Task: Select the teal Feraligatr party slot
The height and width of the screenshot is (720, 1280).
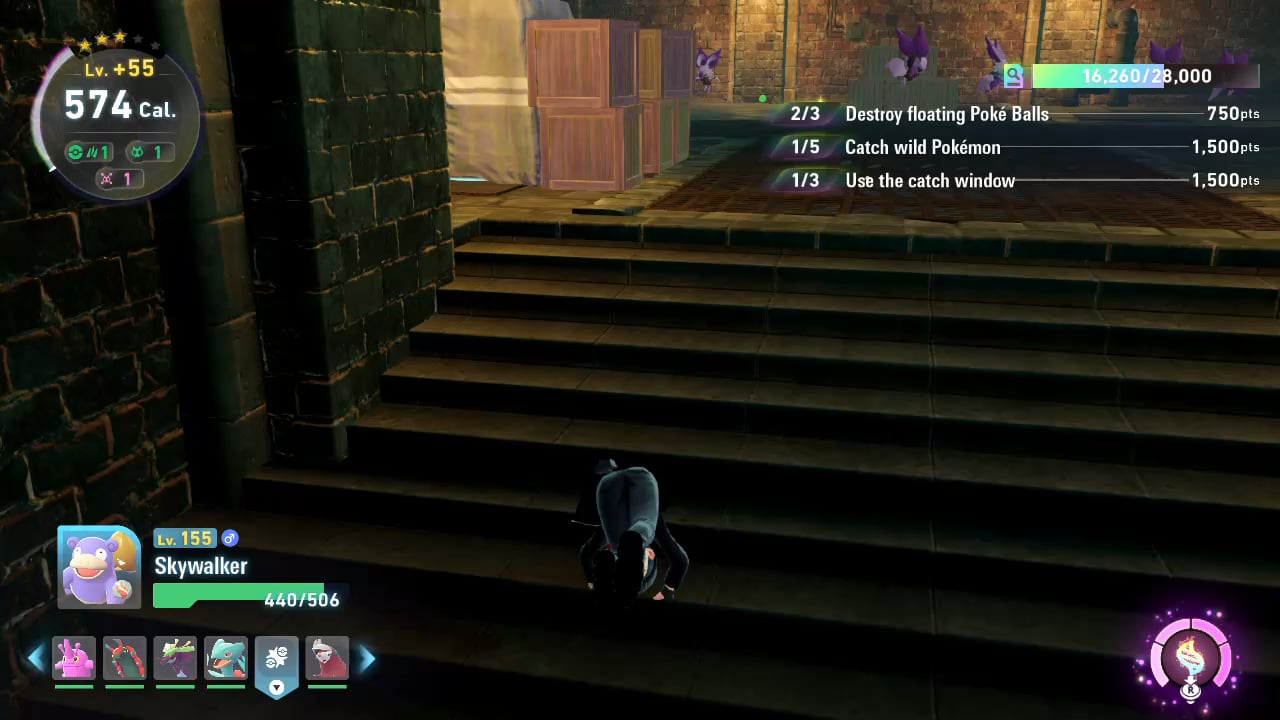Action: (226, 659)
